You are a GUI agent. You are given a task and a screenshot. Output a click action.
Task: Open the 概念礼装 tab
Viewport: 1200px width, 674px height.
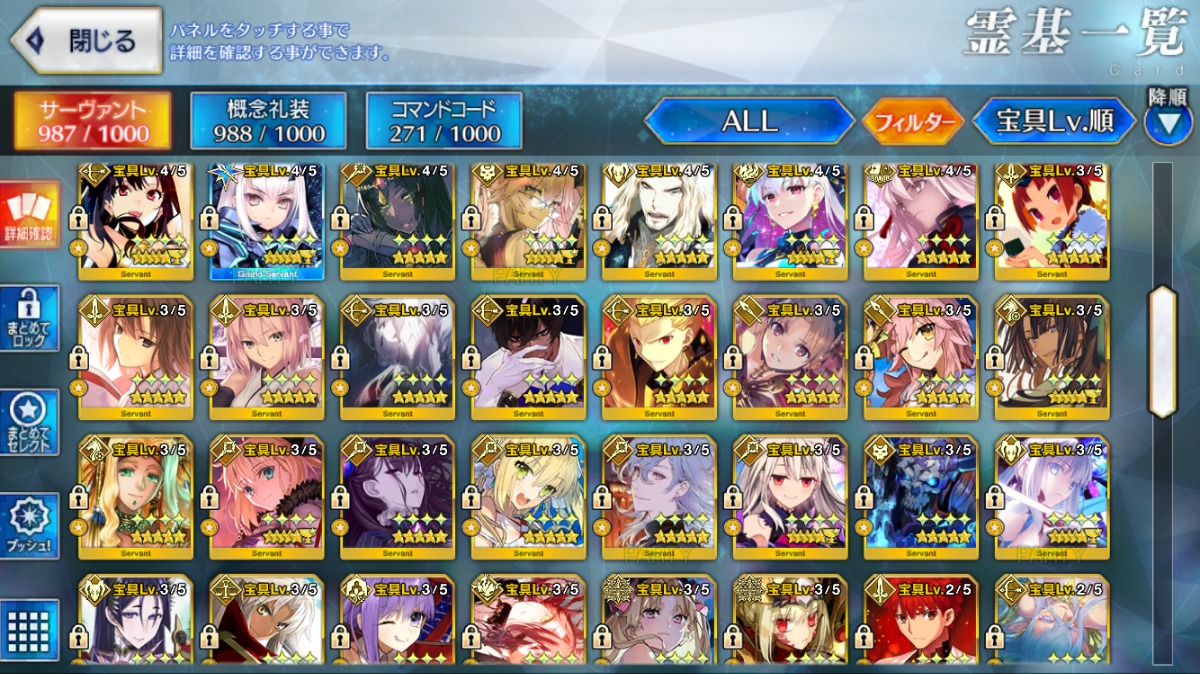(268, 121)
